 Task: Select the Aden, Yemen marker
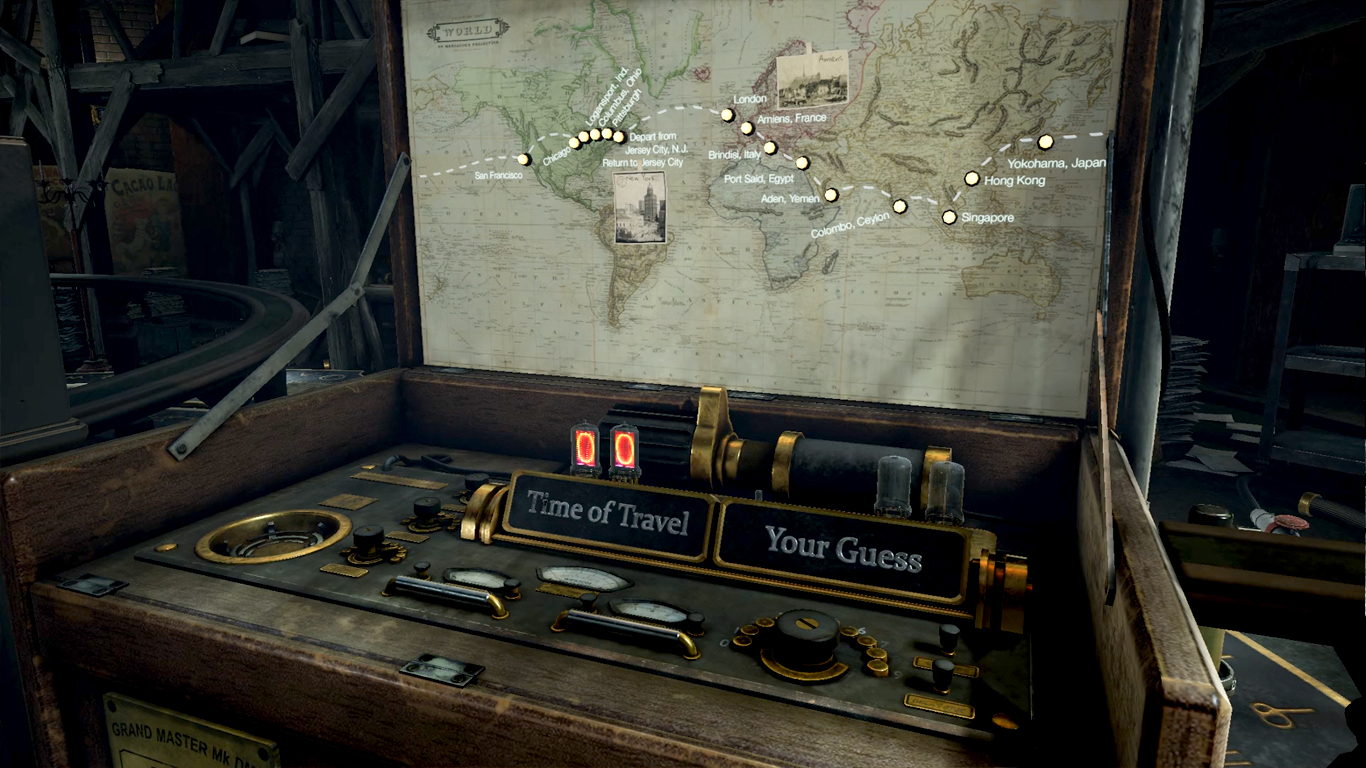click(x=830, y=195)
